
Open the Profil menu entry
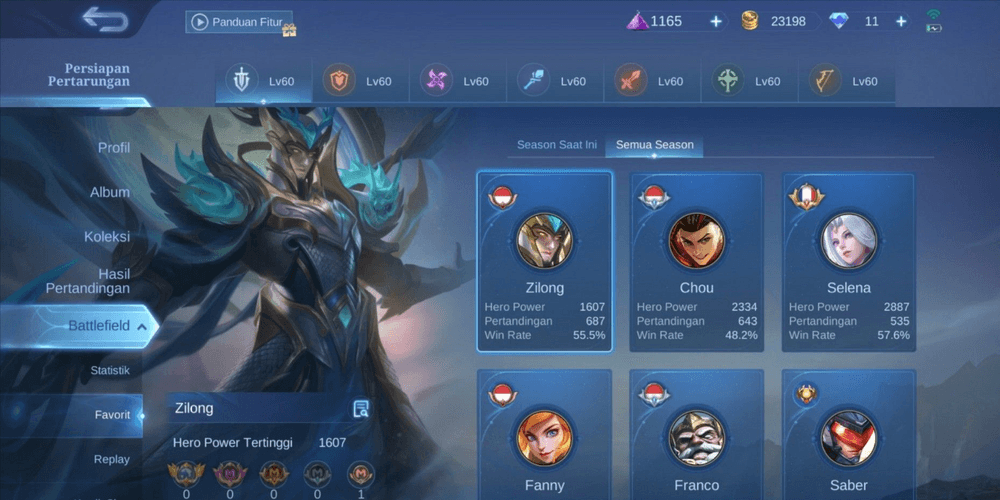[114, 148]
